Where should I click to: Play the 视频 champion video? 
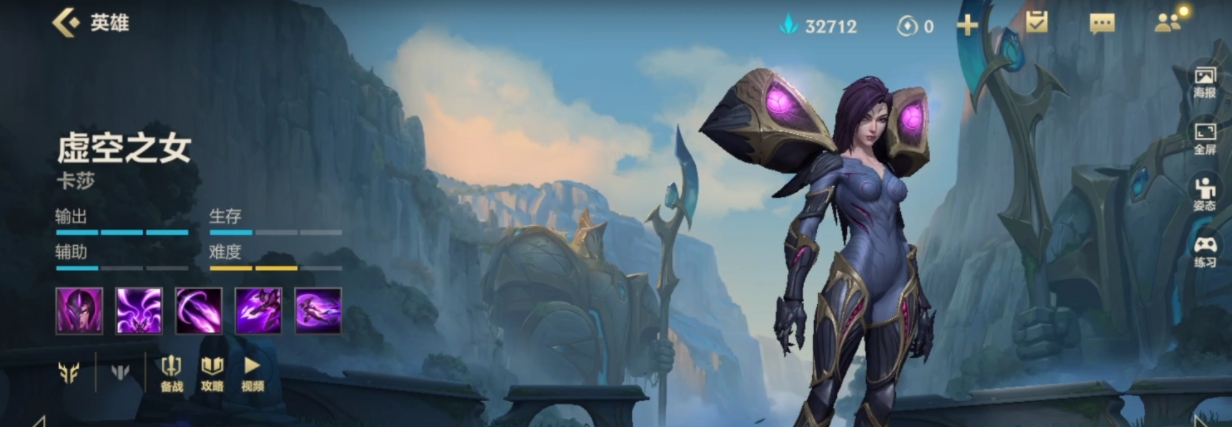252,373
